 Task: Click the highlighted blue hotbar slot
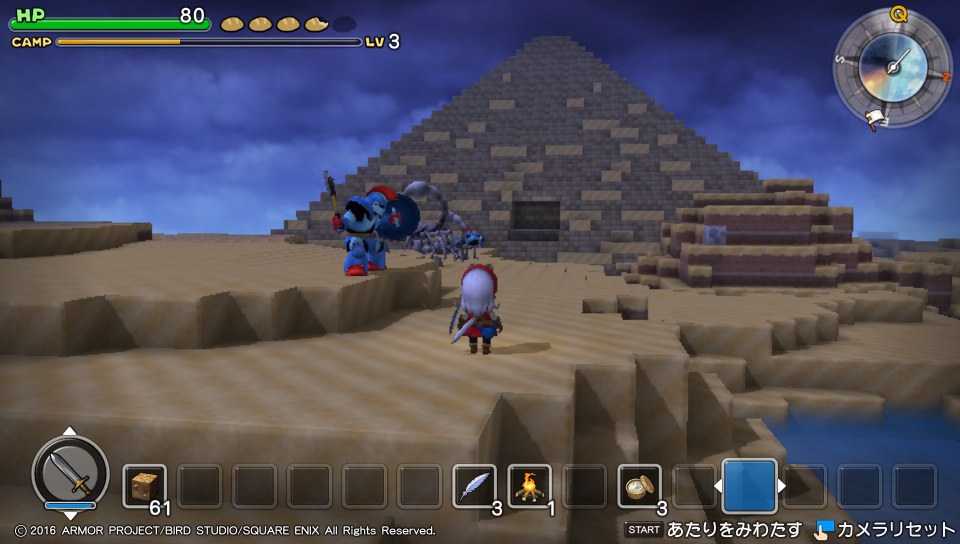pos(749,486)
